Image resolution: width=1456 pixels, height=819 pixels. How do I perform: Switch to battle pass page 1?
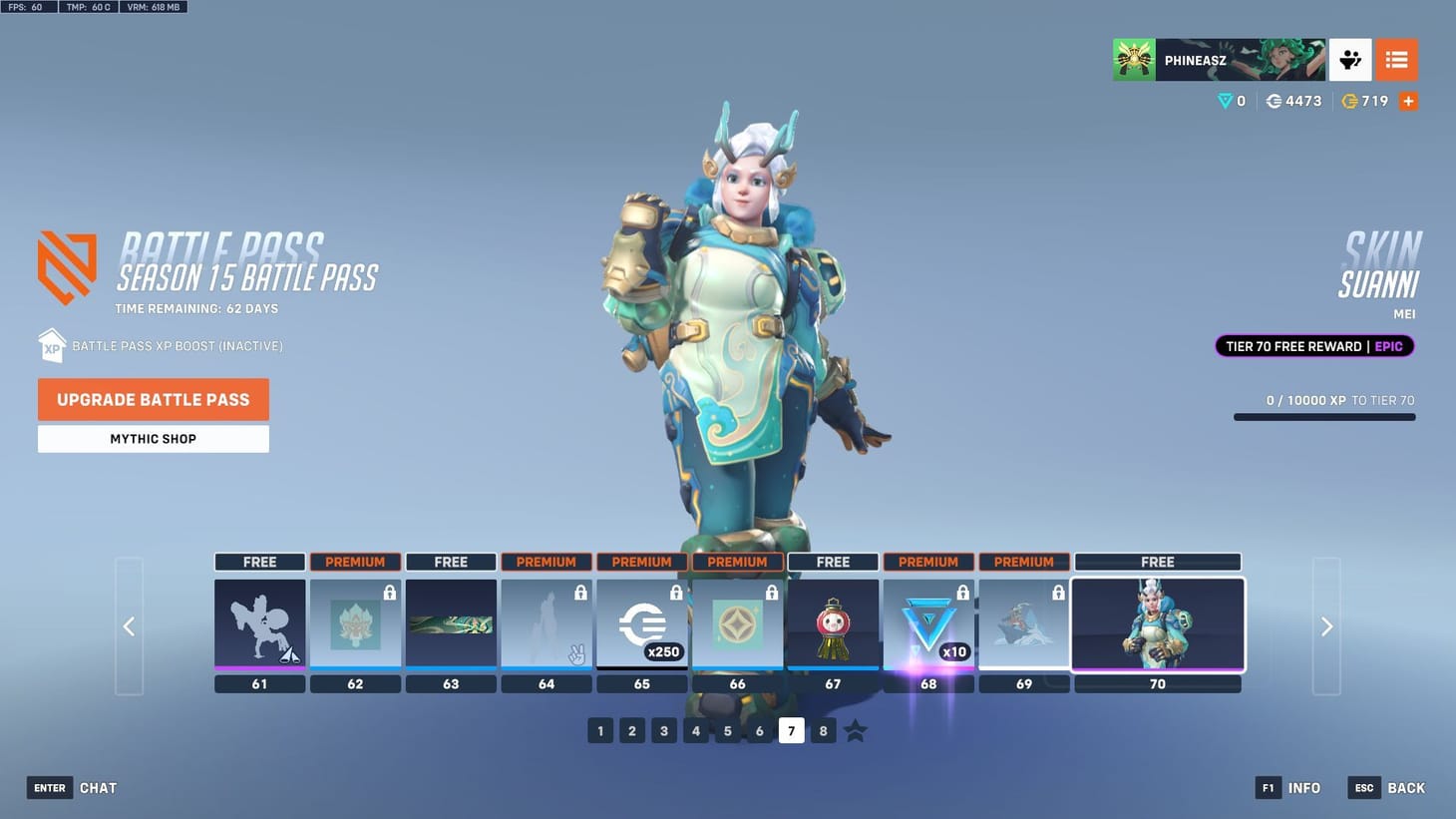coord(600,730)
